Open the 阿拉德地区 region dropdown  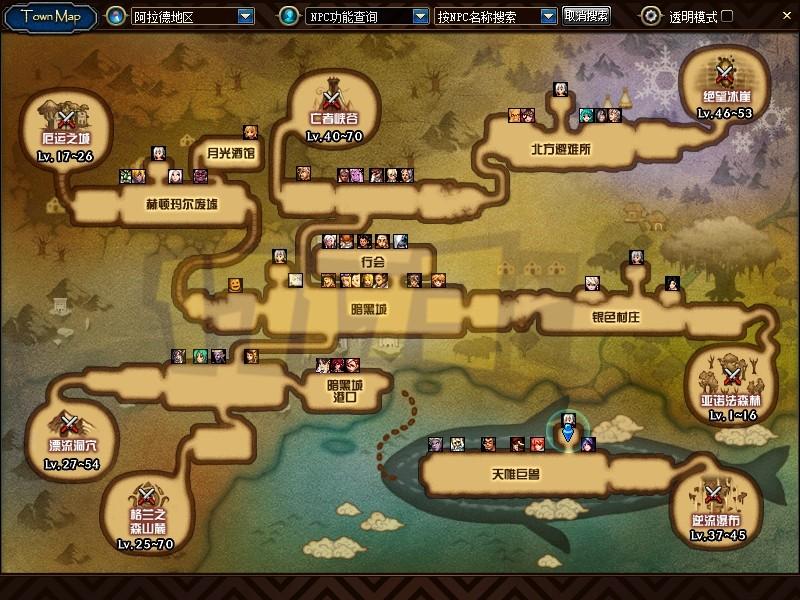(246, 16)
